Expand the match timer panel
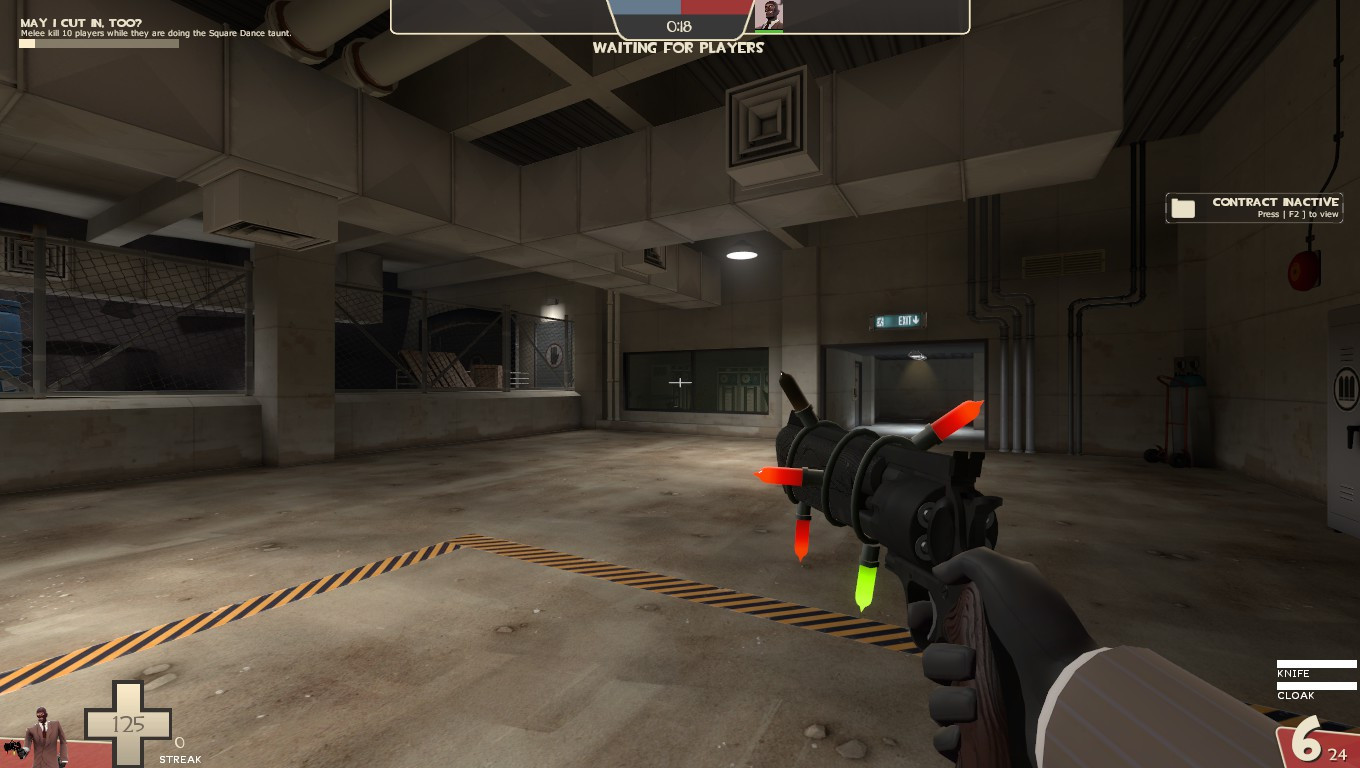 (680, 27)
